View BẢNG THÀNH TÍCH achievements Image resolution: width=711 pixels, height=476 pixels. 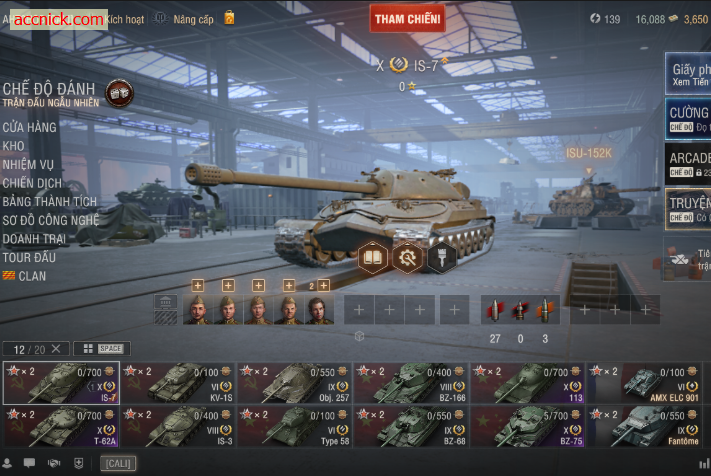click(x=49, y=202)
